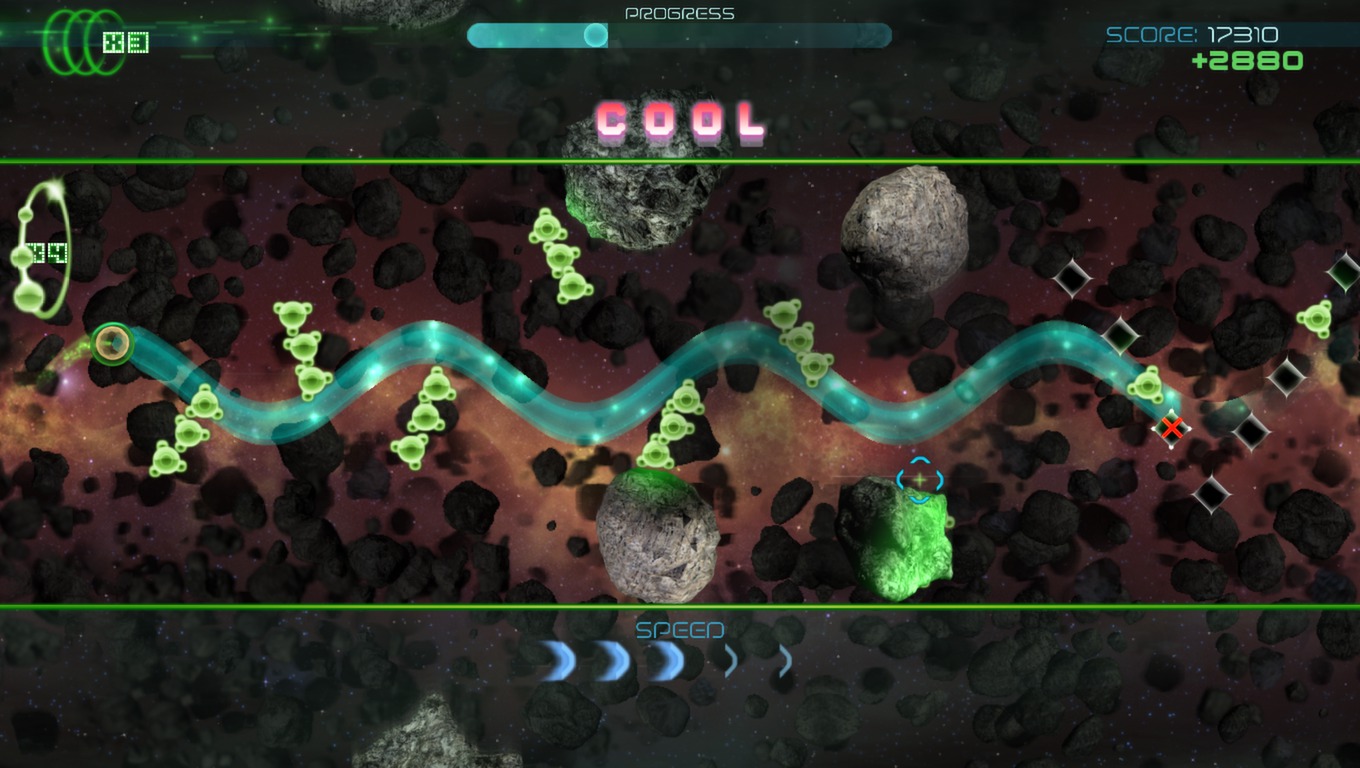Click the second blue speed chevron

608,660
